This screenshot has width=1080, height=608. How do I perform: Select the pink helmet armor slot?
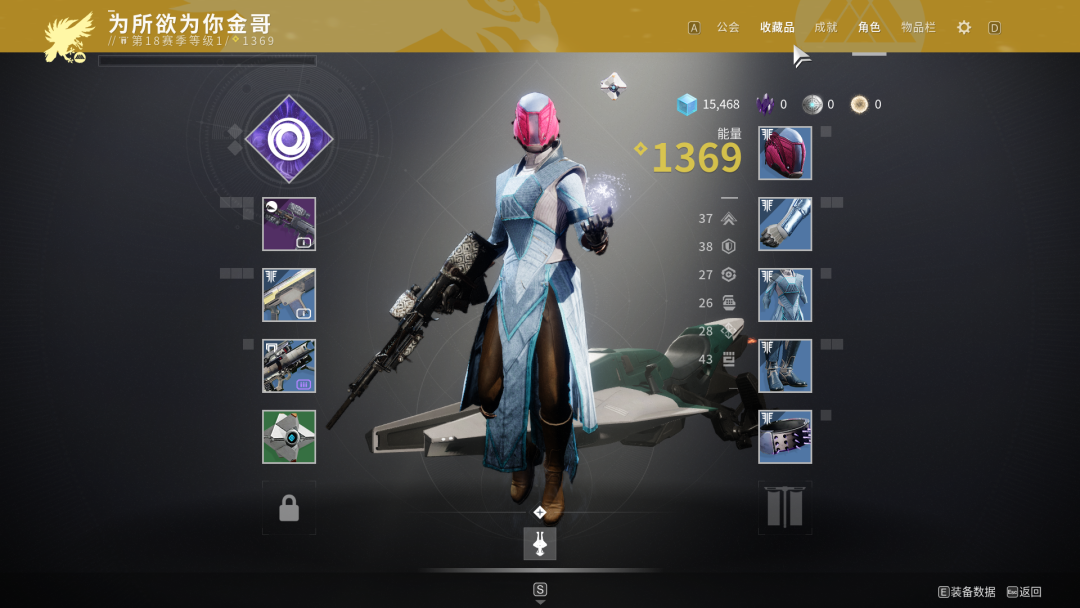[785, 153]
